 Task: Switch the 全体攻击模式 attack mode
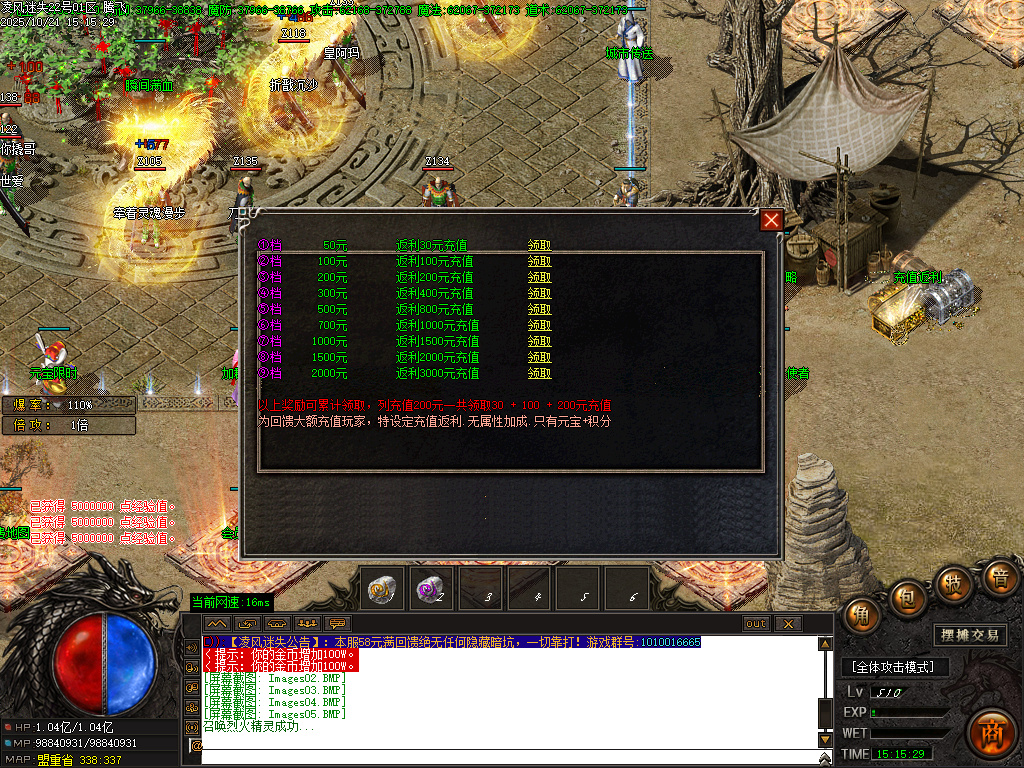click(893, 667)
